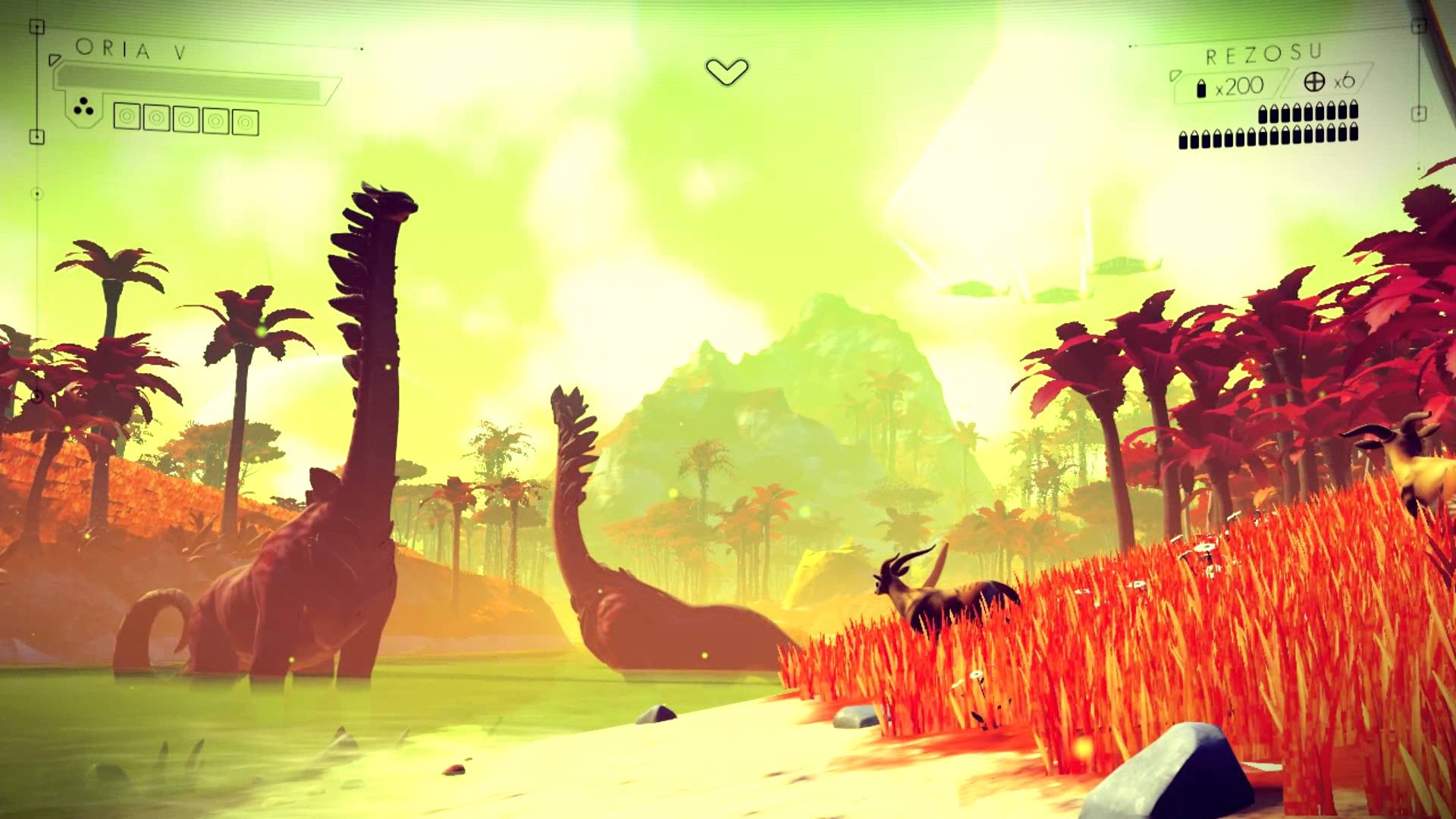Toggle the fourth shield cell indicator
Screen dimensions: 1456x819
point(216,121)
